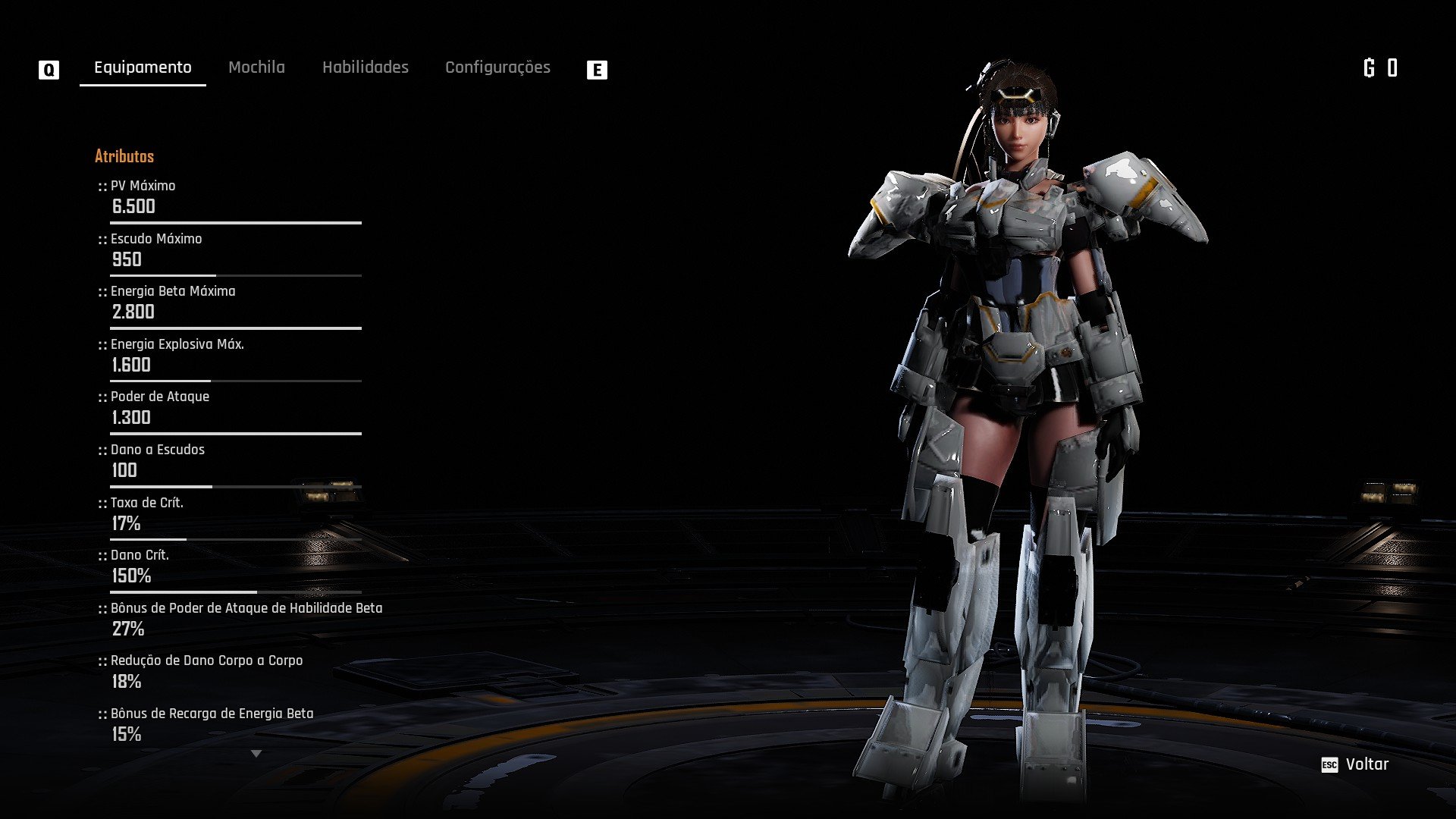Expand attributes list with the down arrow
The height and width of the screenshot is (819, 1456).
(x=256, y=754)
